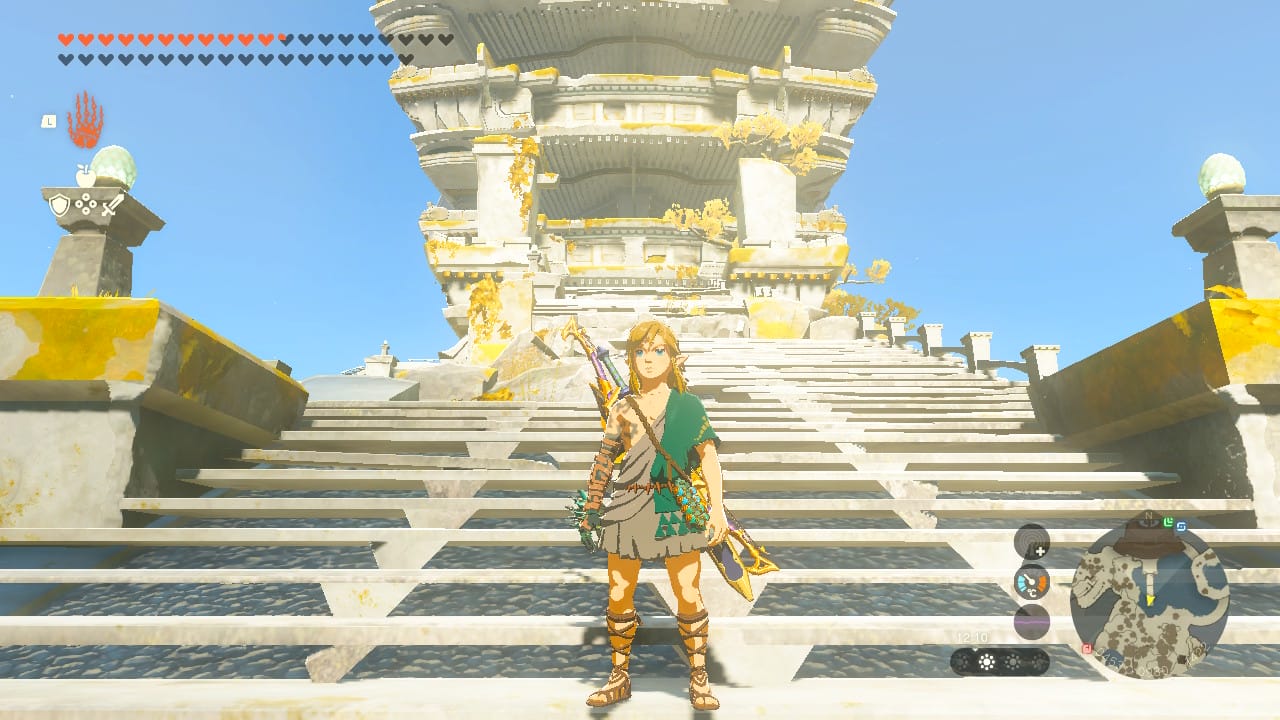Image resolution: width=1280 pixels, height=720 pixels.
Task: Click the Shrine Sensor dial icon
Action: click(1031, 541)
